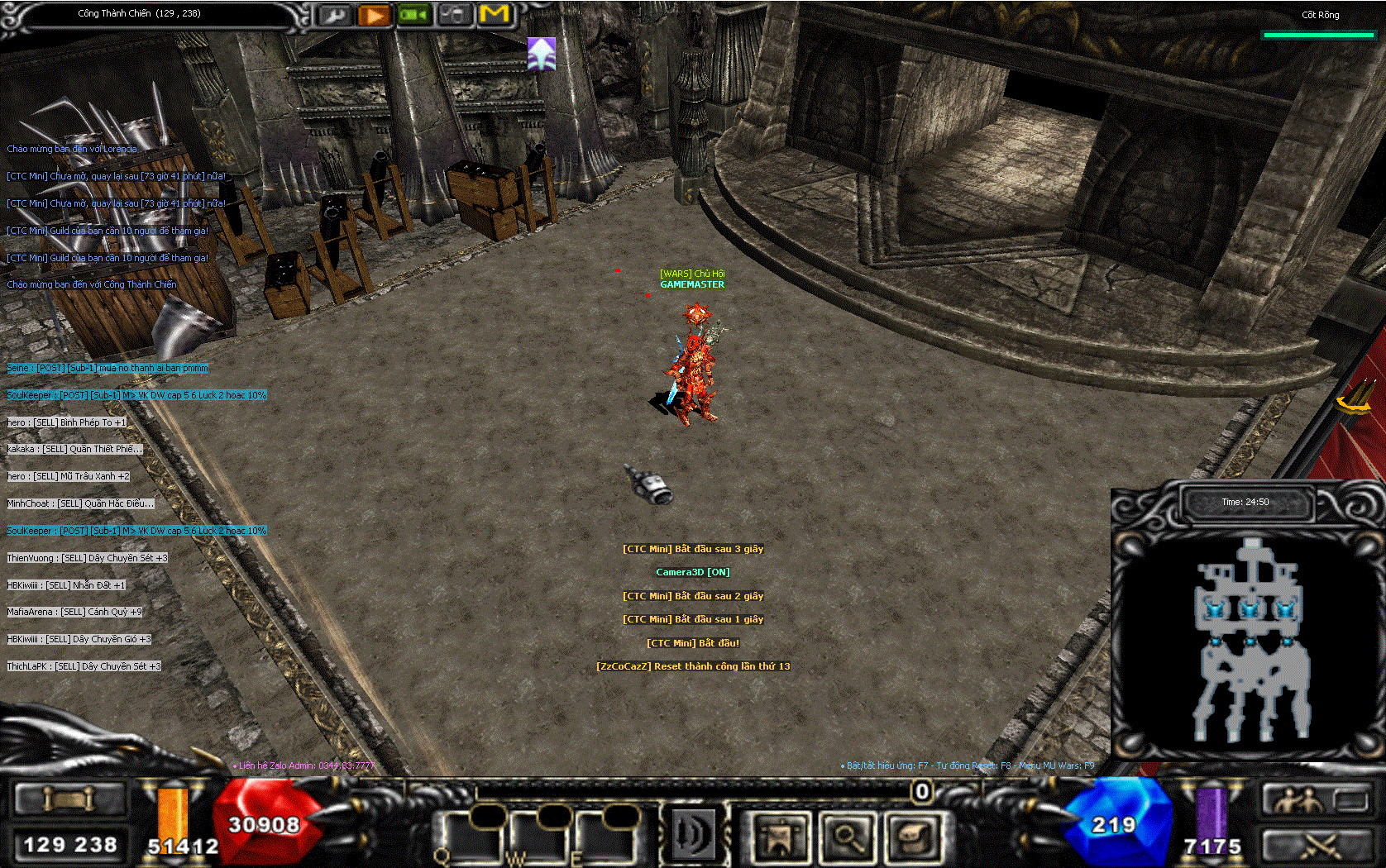Click the Zalo Admin contact link

click(x=305, y=766)
